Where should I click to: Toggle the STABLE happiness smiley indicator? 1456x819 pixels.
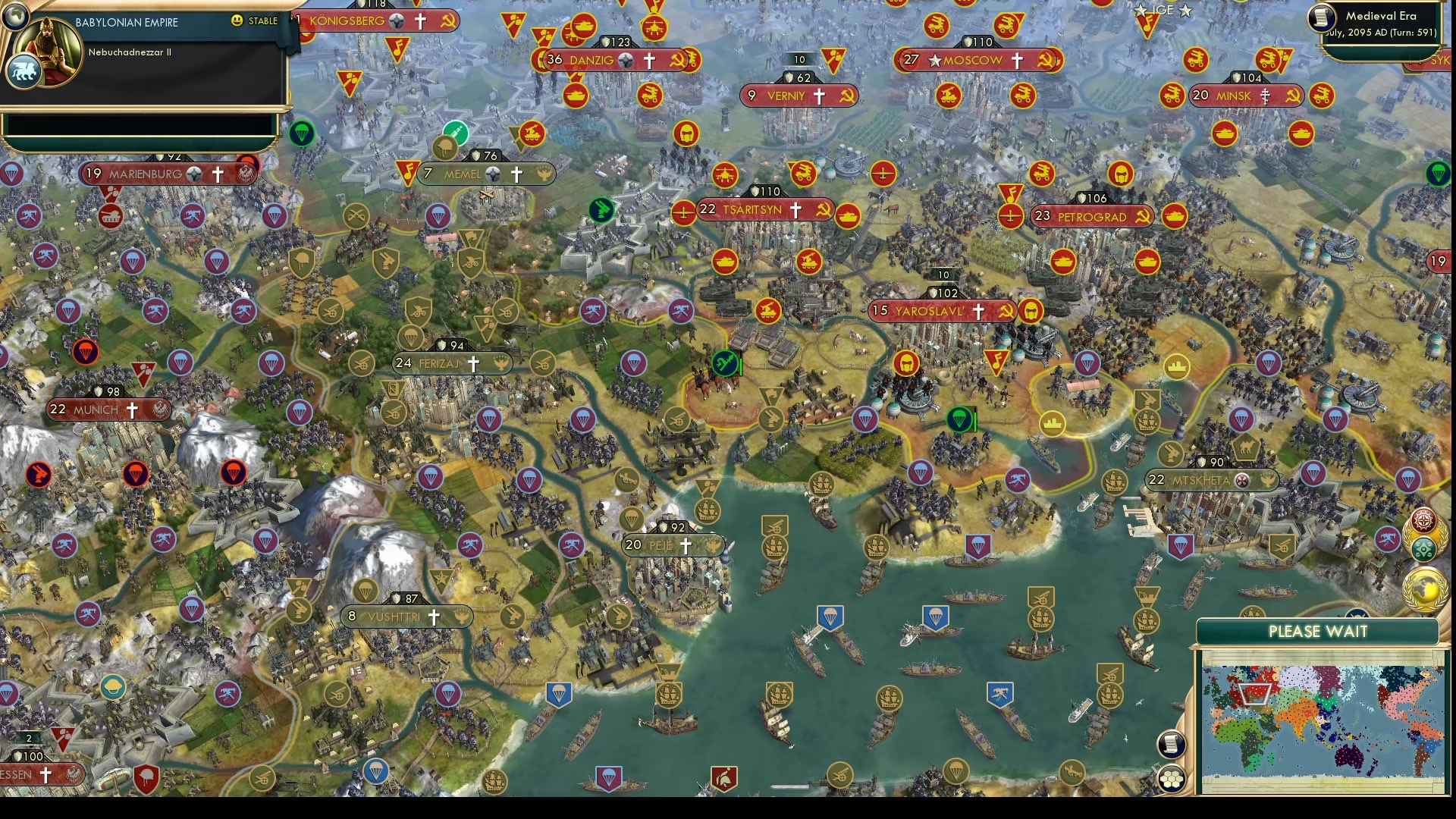click(x=238, y=21)
